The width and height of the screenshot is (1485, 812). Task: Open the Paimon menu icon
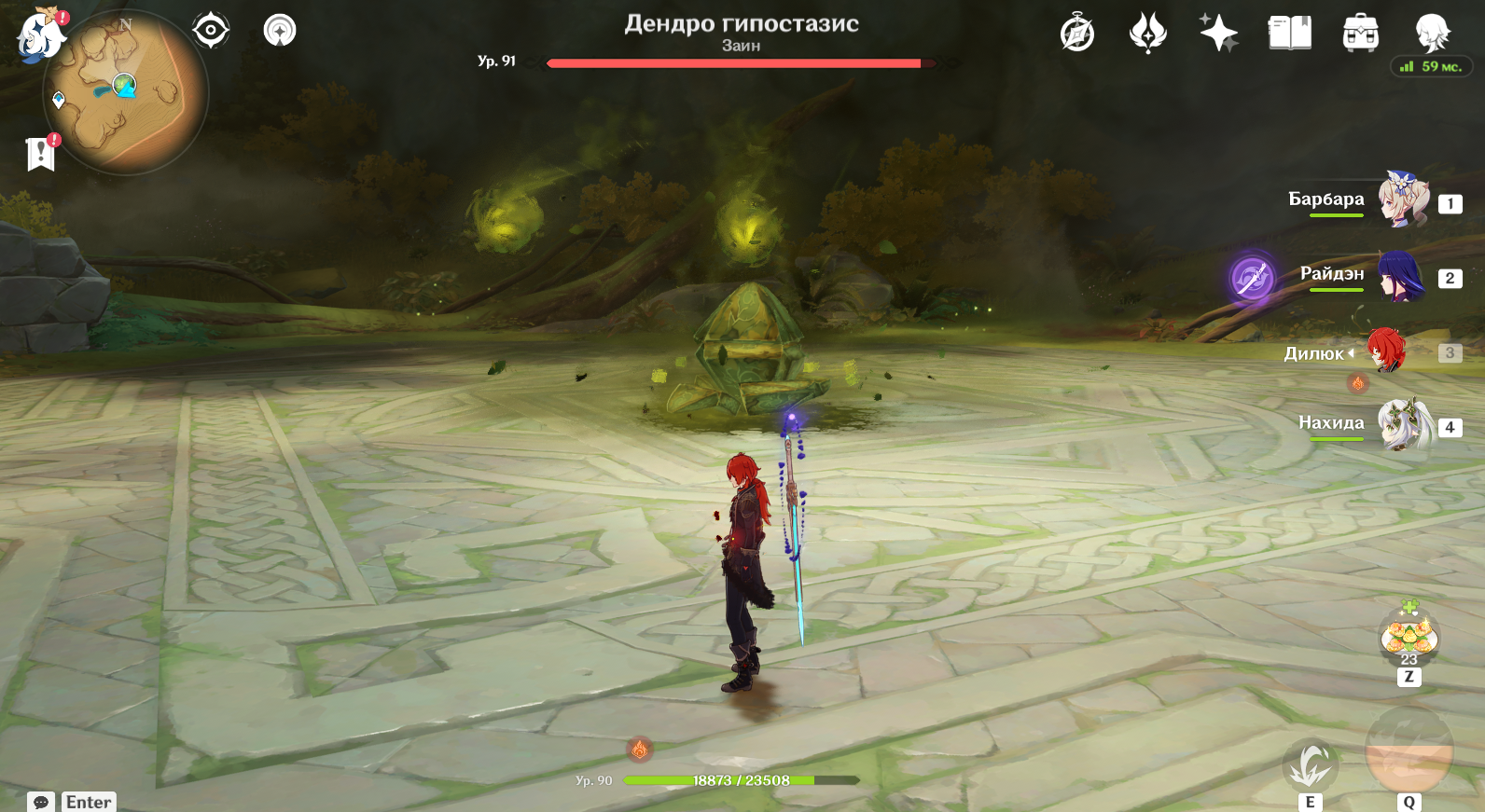pyautogui.click(x=39, y=36)
